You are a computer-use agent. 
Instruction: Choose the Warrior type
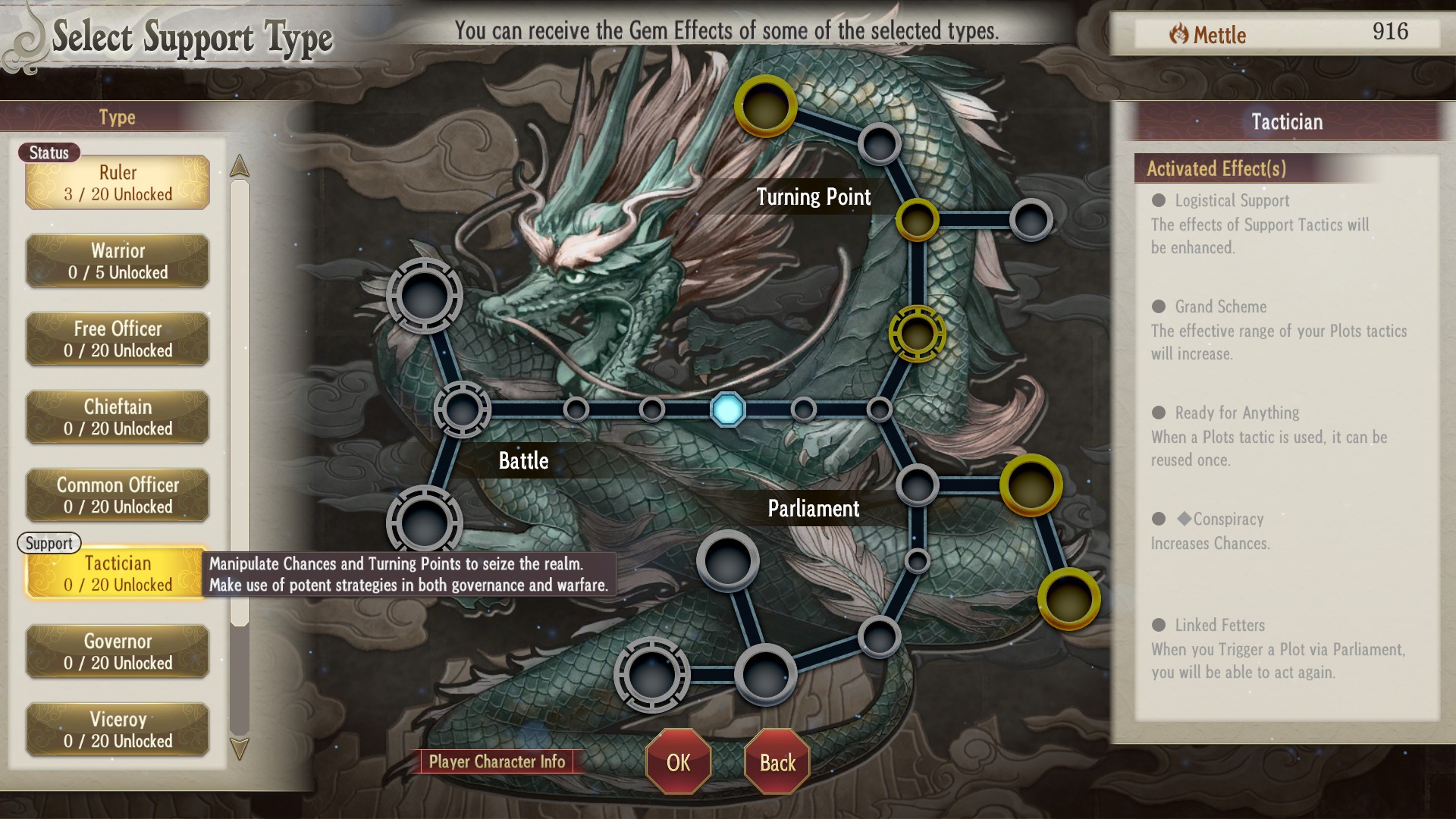(118, 261)
